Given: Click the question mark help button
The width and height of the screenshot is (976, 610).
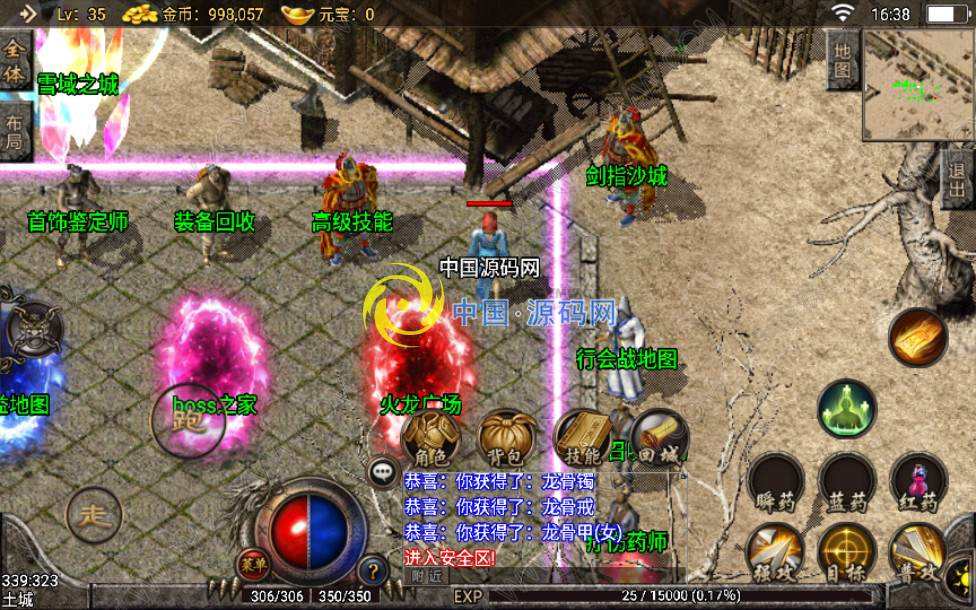Looking at the screenshot, I should click(372, 570).
